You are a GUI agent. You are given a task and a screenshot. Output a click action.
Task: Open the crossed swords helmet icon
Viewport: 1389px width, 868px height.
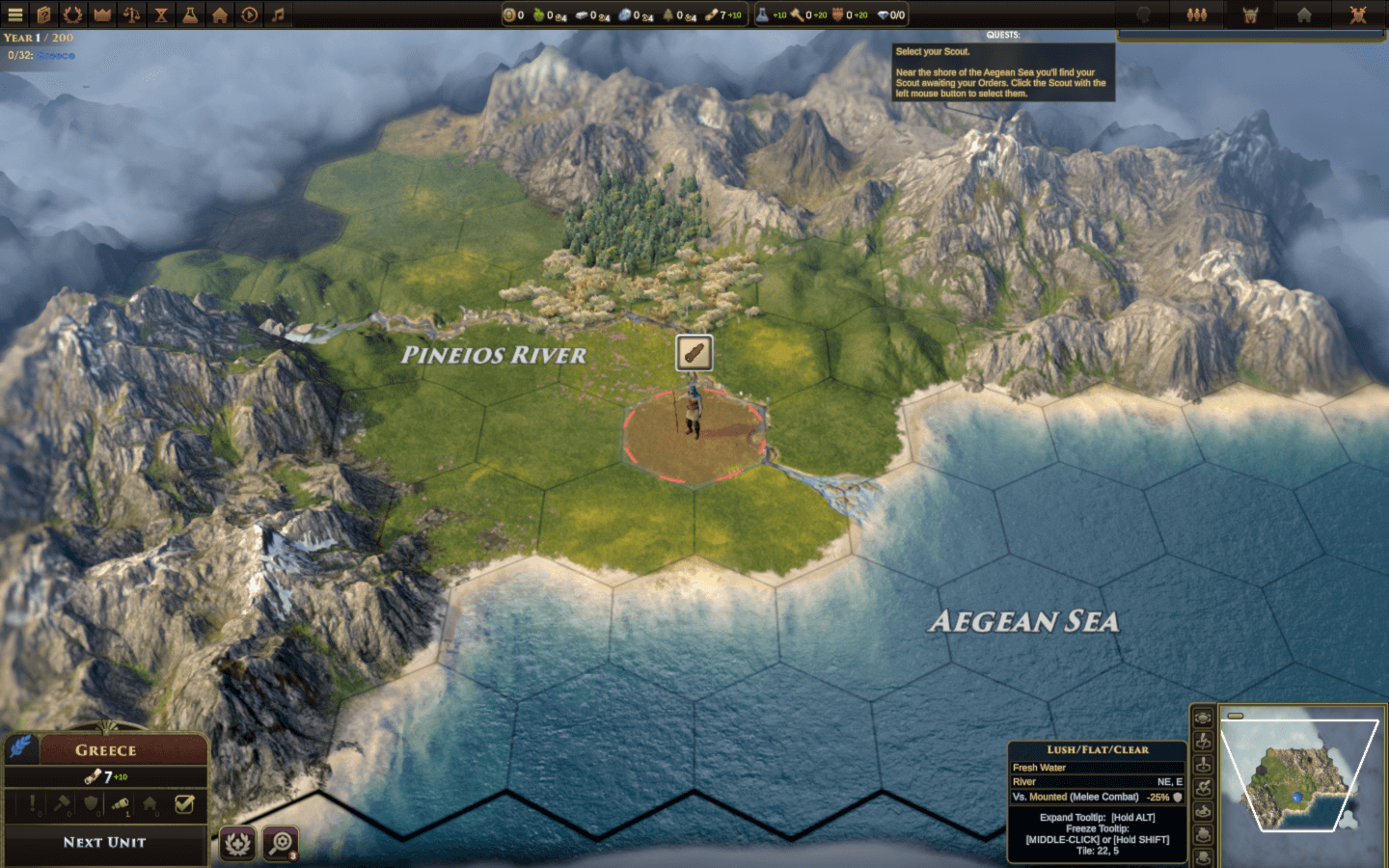1358,14
